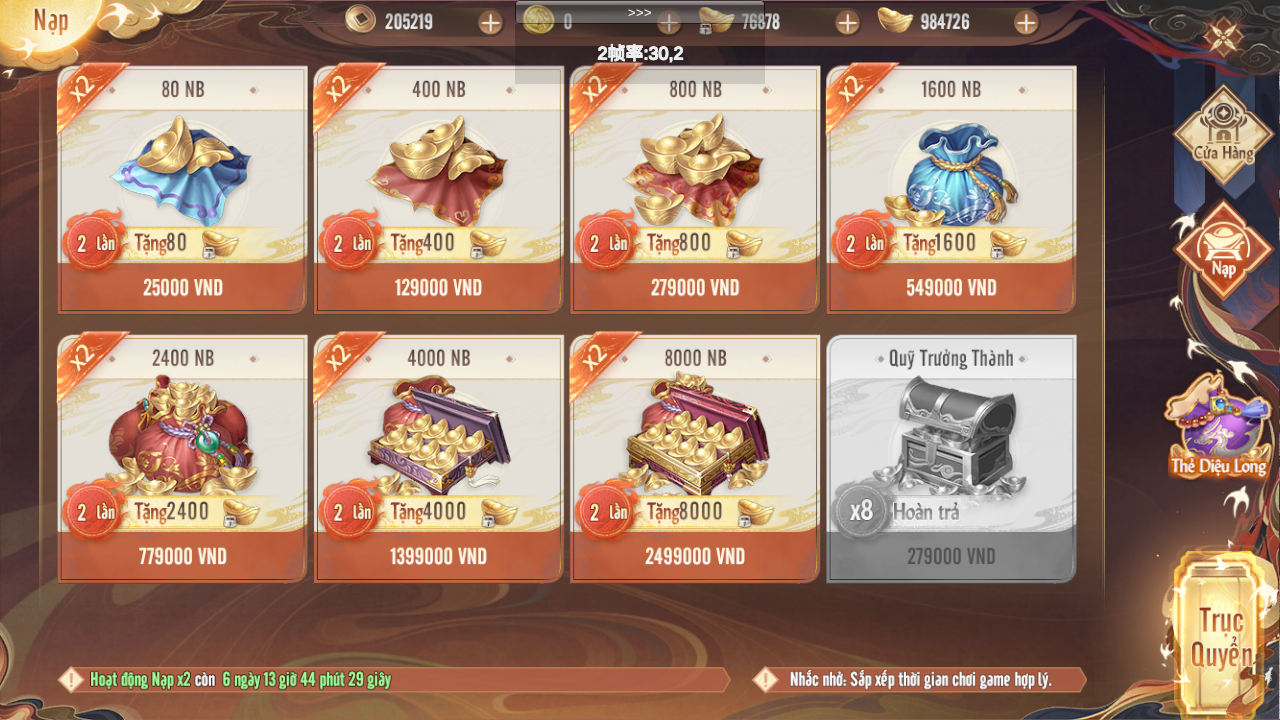Screen dimensions: 1280x720
Task: Select the 4000 NB purple chest pack
Action: (438, 557)
